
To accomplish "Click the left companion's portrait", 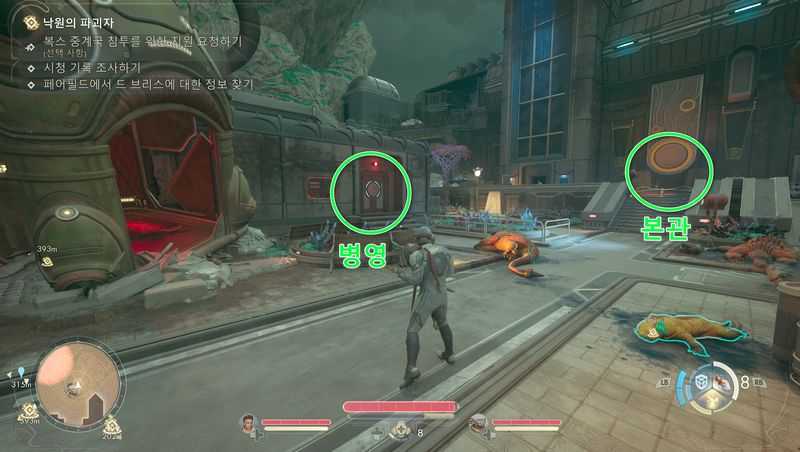I will [247, 424].
